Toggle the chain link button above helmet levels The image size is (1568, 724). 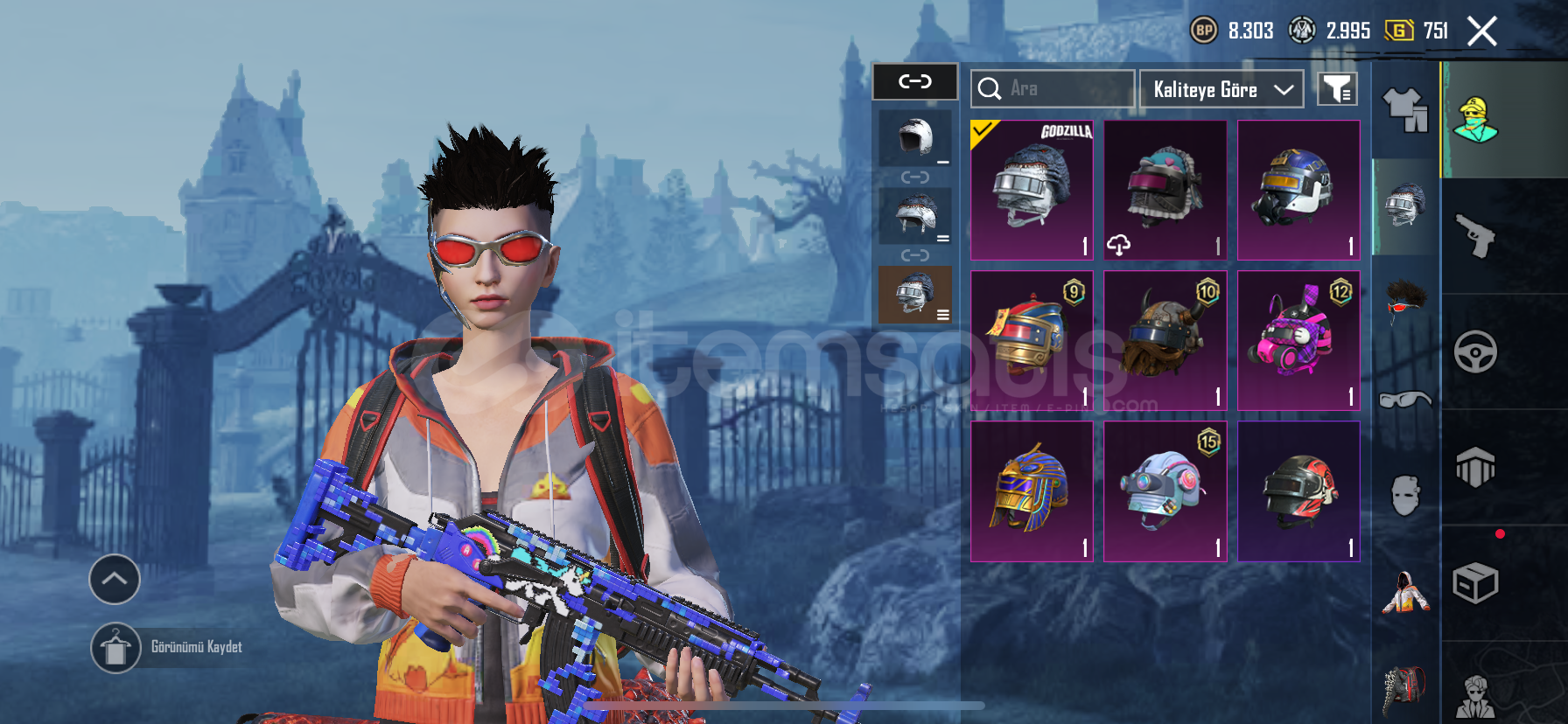tap(915, 82)
